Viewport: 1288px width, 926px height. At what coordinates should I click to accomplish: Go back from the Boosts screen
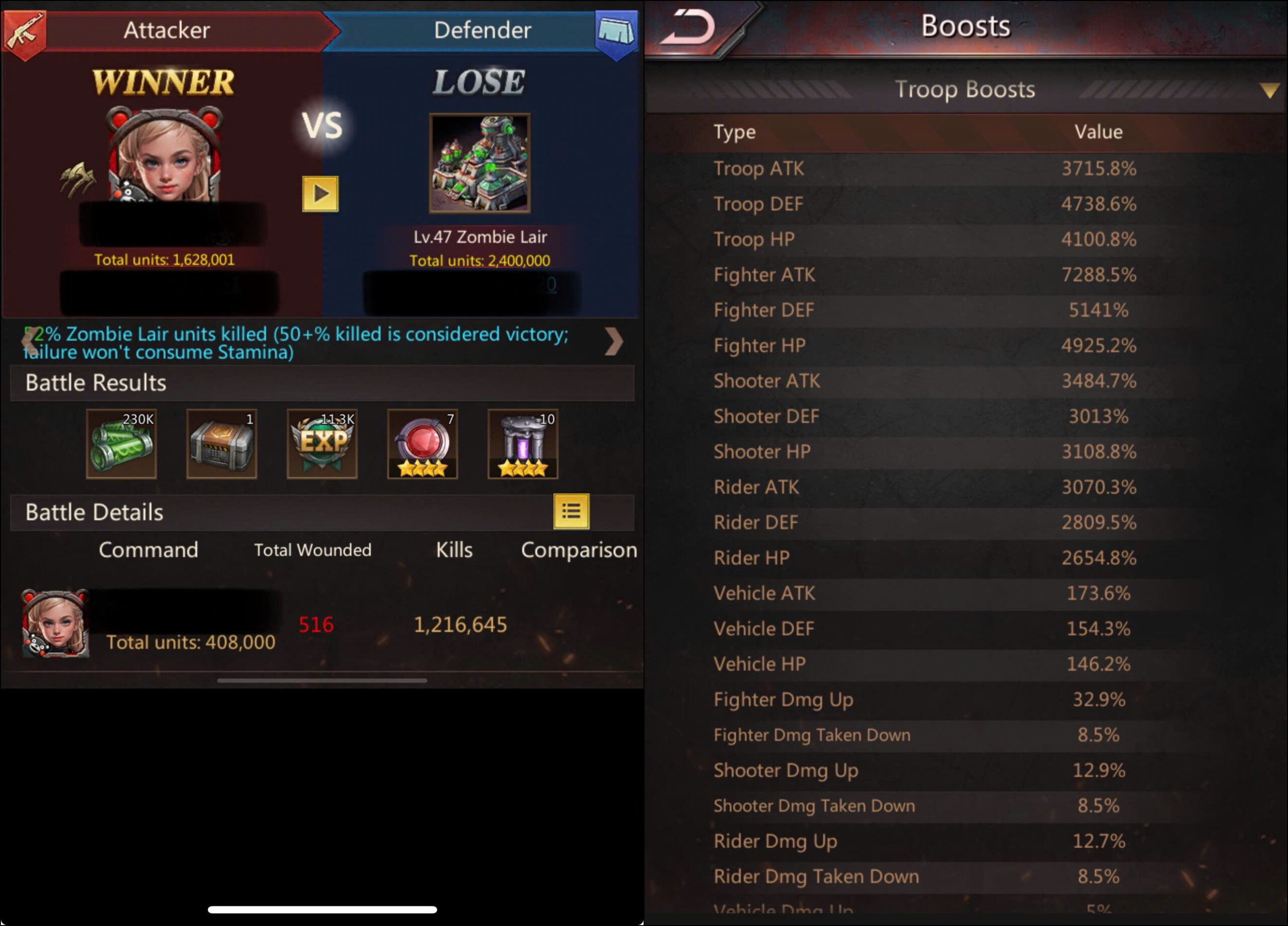689,28
